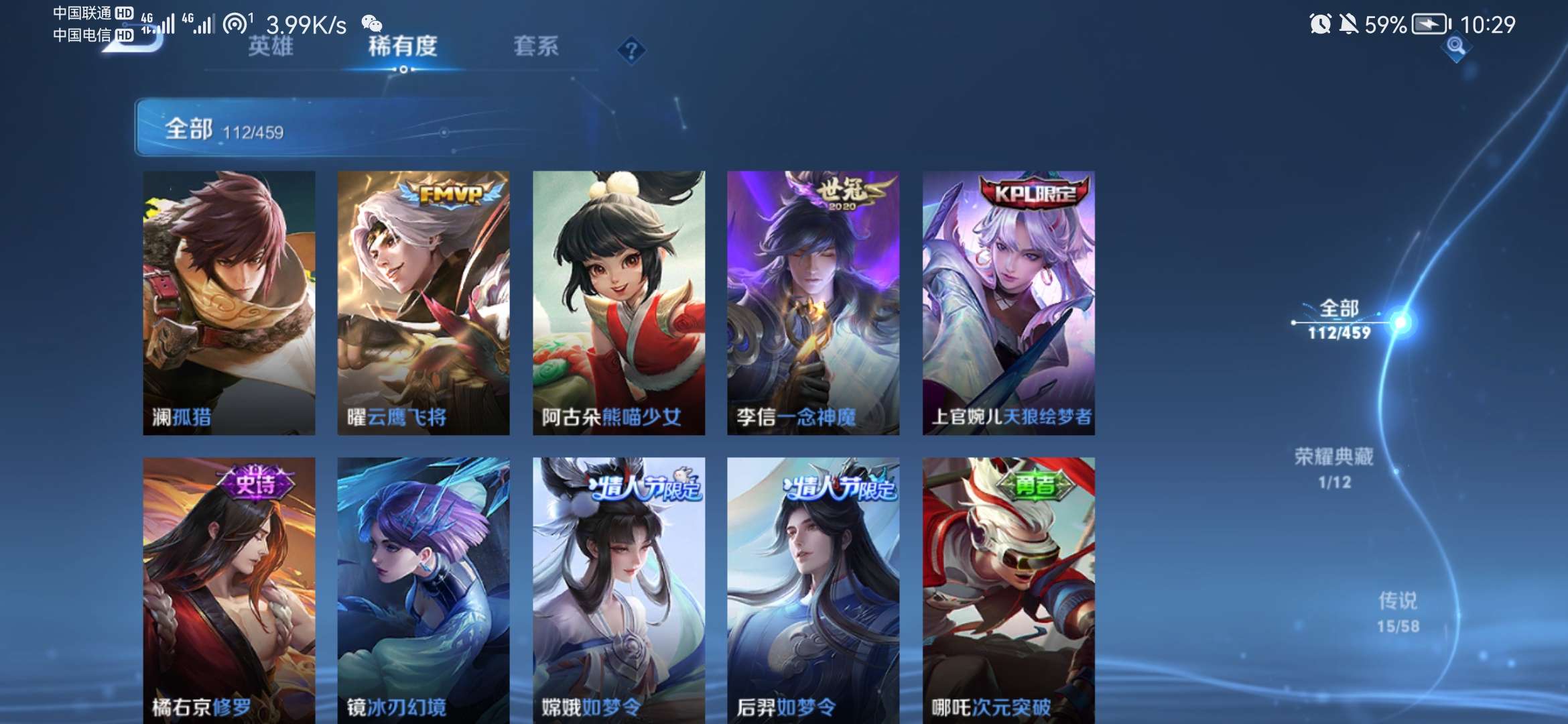The width and height of the screenshot is (1568, 724).
Task: Click the WeChat icon in the status bar
Action: pyautogui.click(x=374, y=21)
